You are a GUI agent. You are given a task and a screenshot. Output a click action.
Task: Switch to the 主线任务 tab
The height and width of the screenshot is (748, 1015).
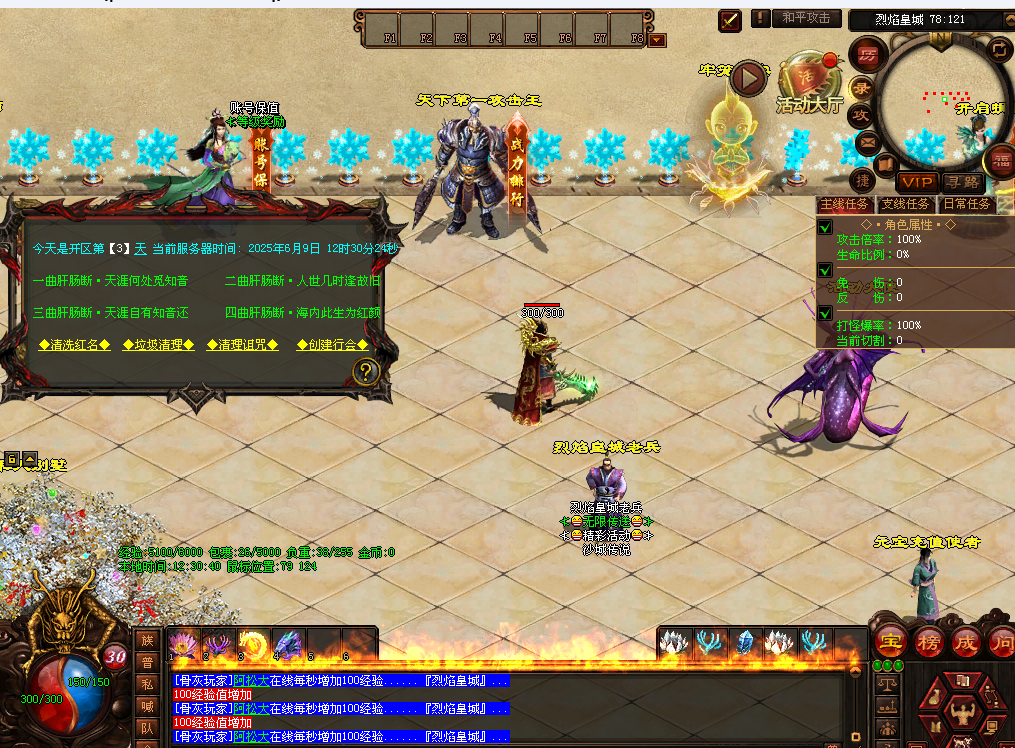(x=845, y=204)
